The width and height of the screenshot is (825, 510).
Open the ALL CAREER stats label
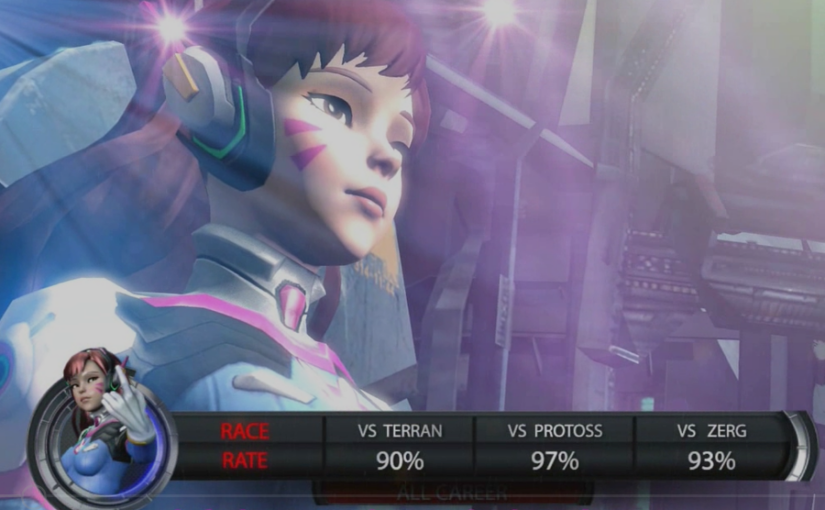[452, 492]
